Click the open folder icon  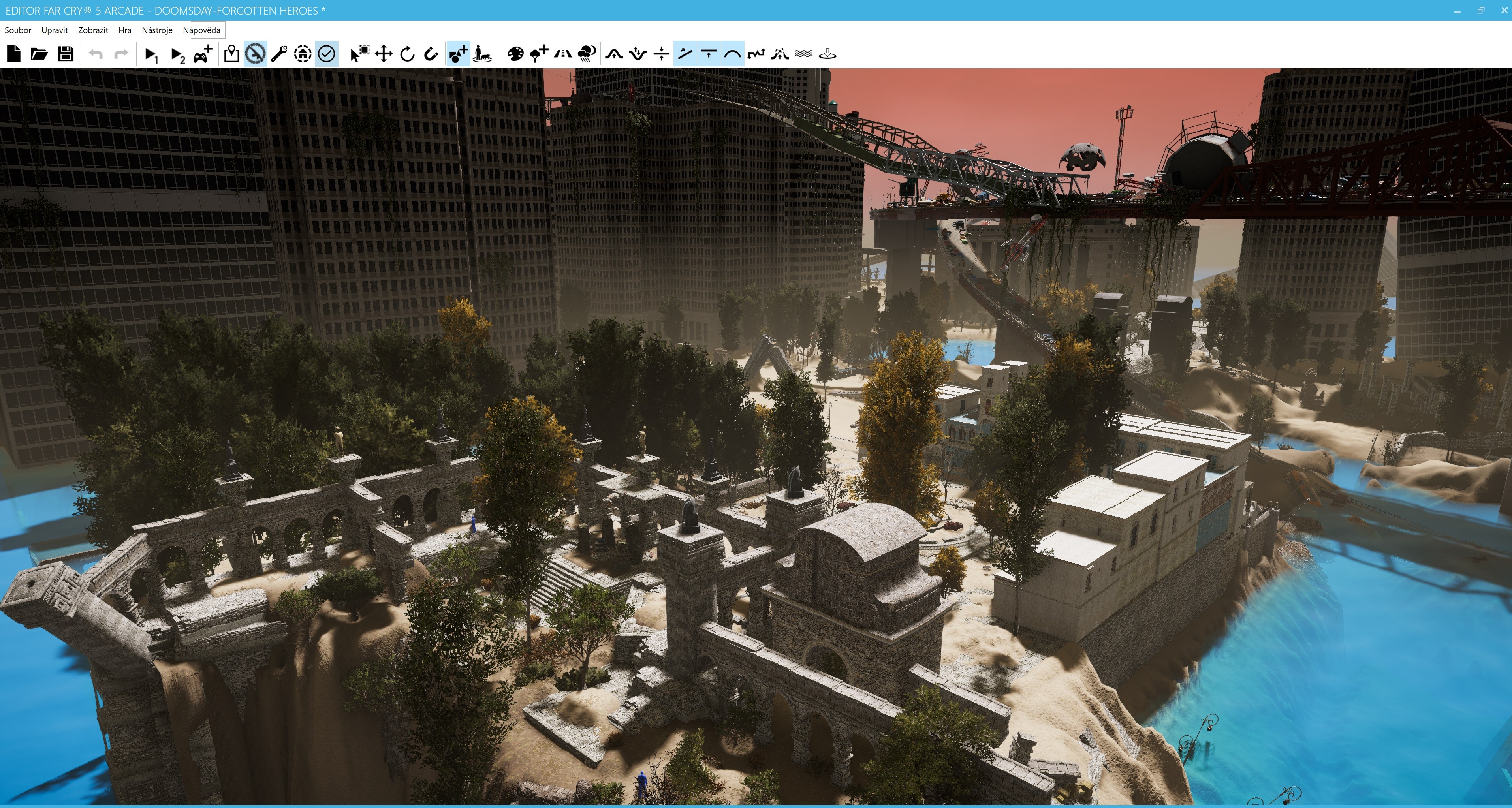pyautogui.click(x=39, y=54)
